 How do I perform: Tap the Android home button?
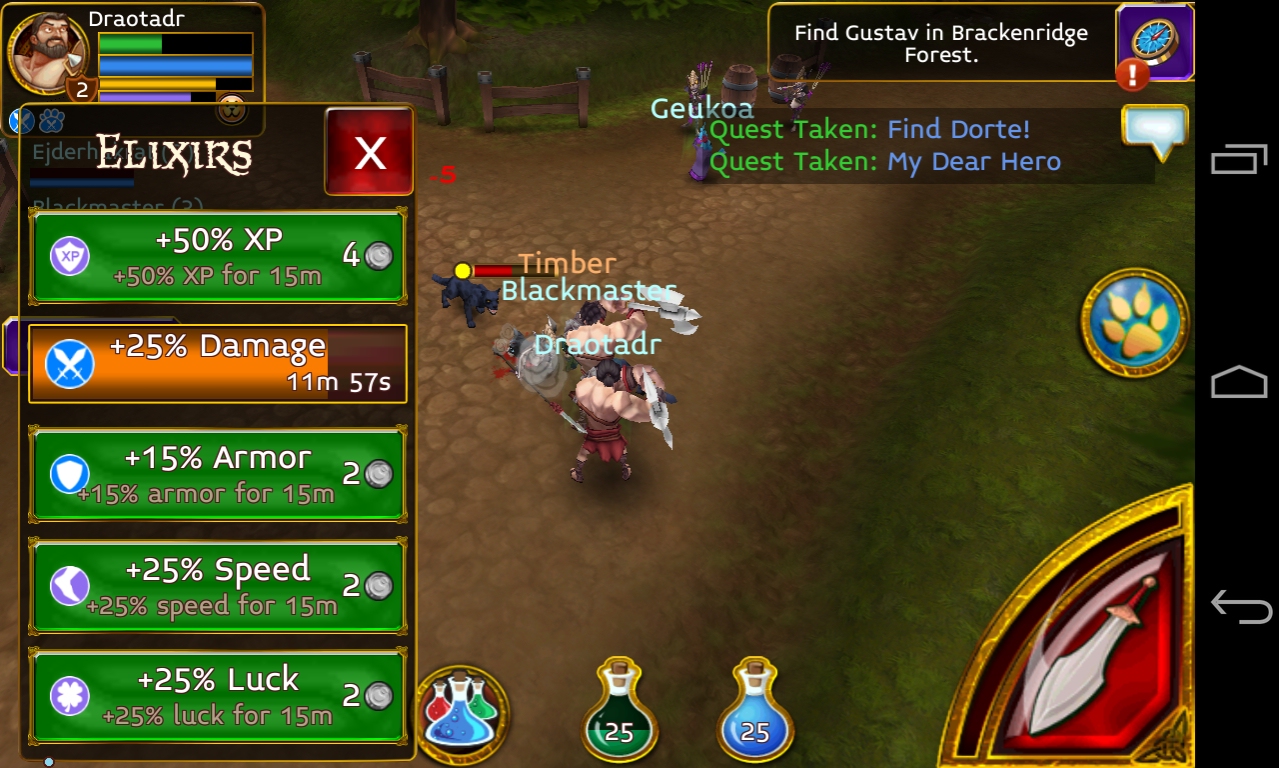coord(1240,382)
